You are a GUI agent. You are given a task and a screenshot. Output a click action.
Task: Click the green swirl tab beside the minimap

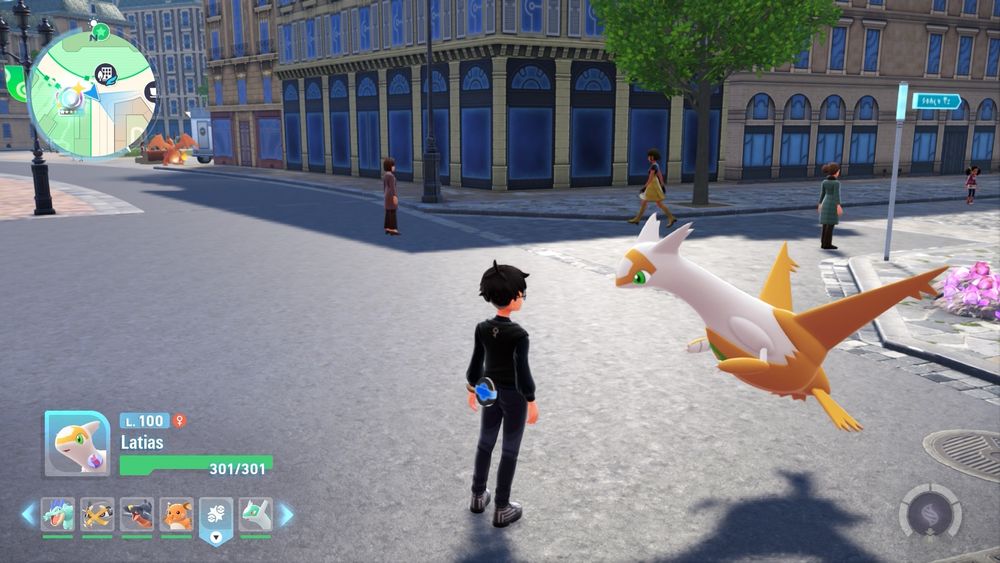(16, 84)
